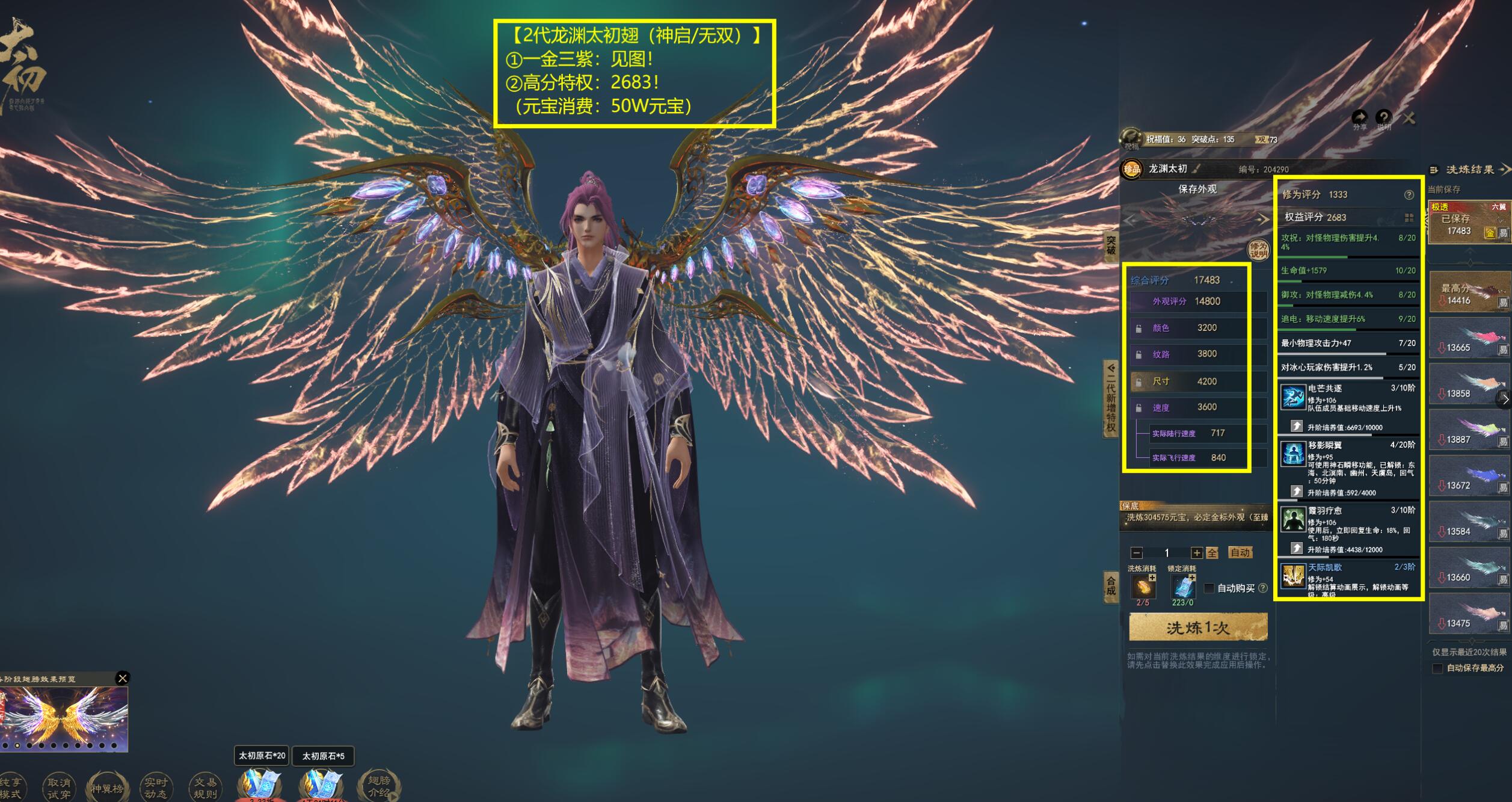
Task: Open the 翅膀介绍 wing introduction button
Action: tap(378, 786)
